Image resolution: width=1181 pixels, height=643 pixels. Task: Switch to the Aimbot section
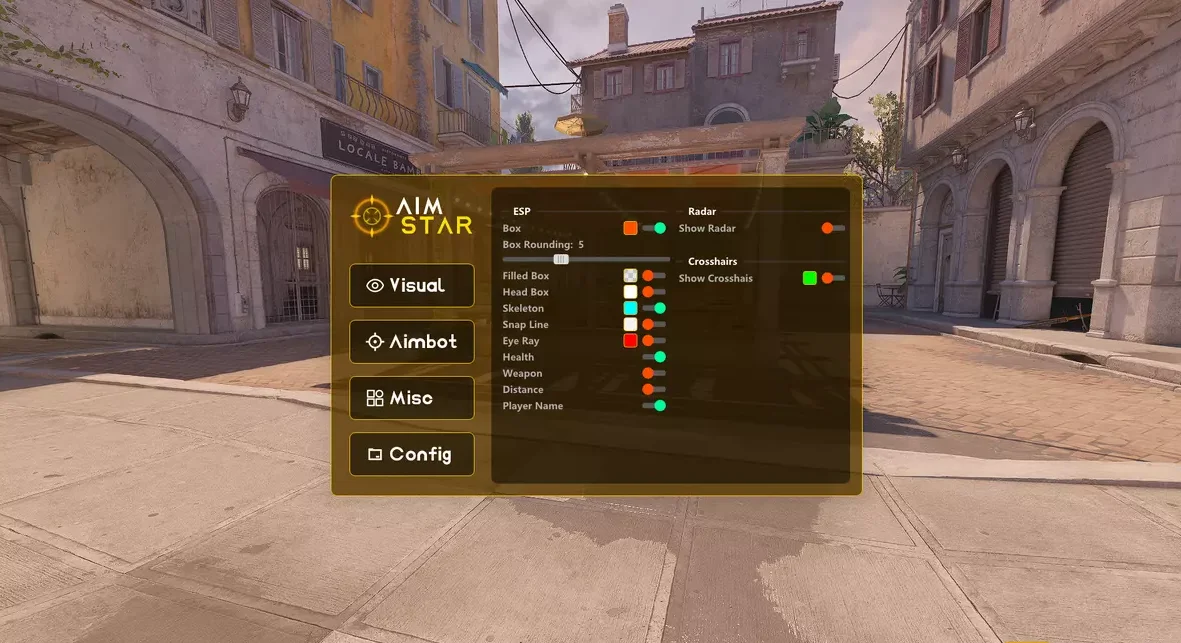point(411,342)
